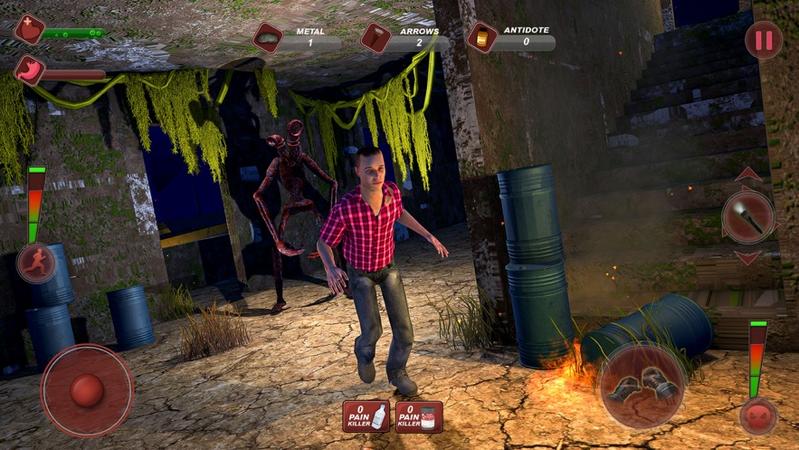799x450 pixels.
Task: Select the Metal resource icon
Action: [268, 38]
